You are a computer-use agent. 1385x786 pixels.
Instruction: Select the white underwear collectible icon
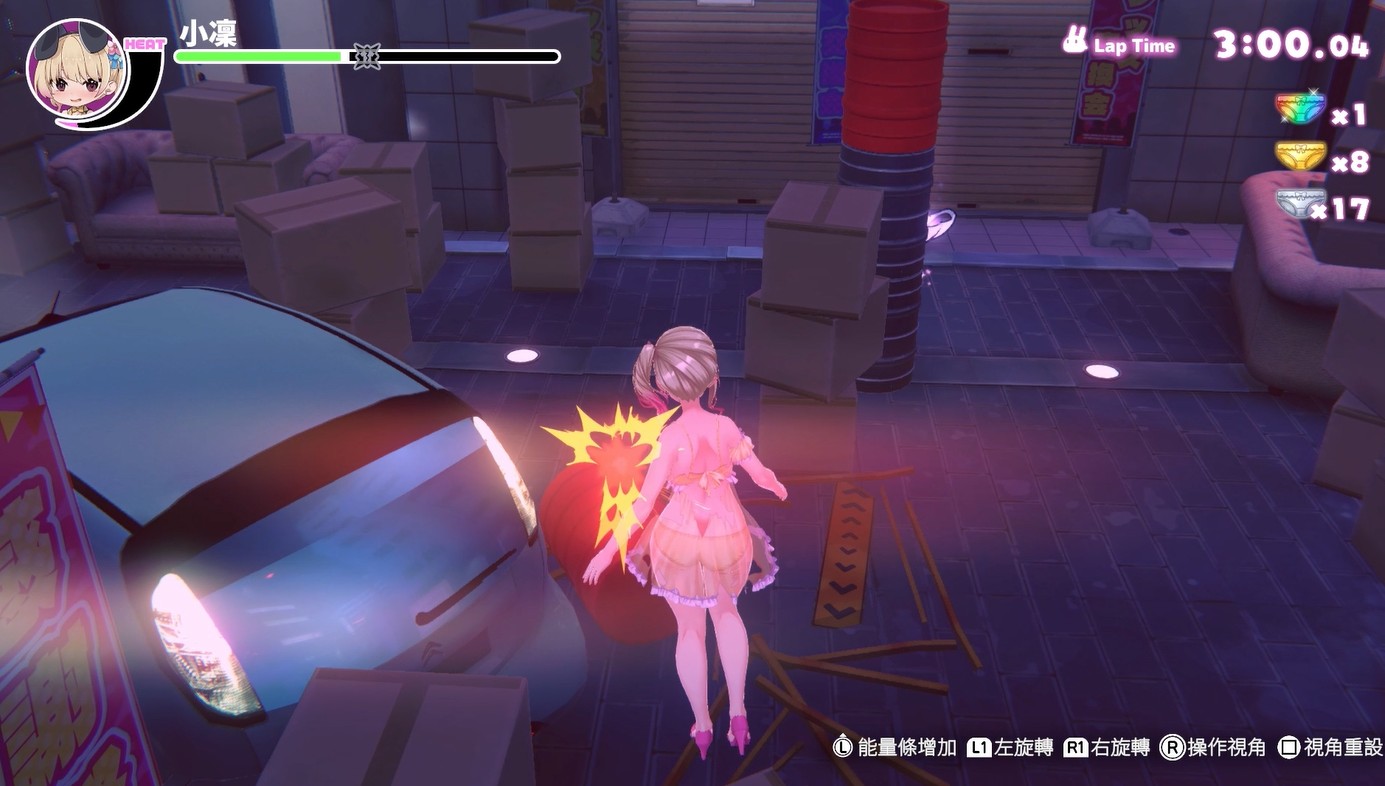[1300, 204]
